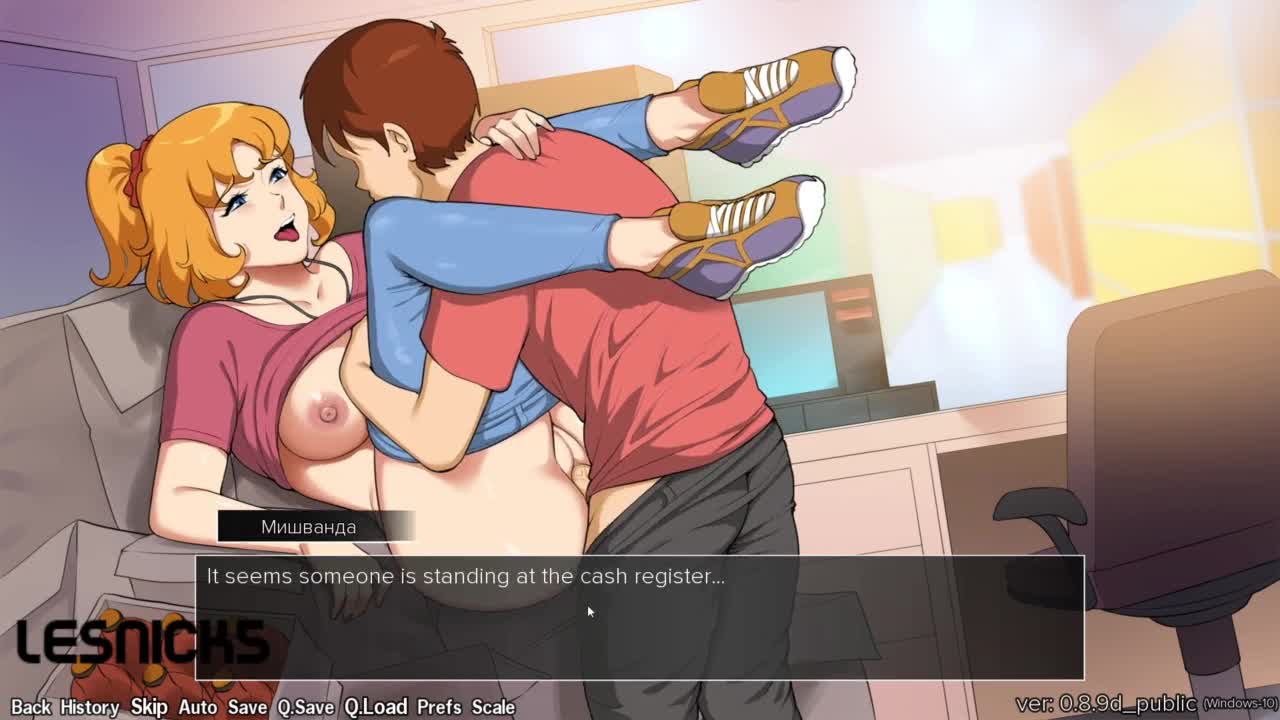Activate Skip mode
This screenshot has height=720, width=1280.
click(149, 706)
